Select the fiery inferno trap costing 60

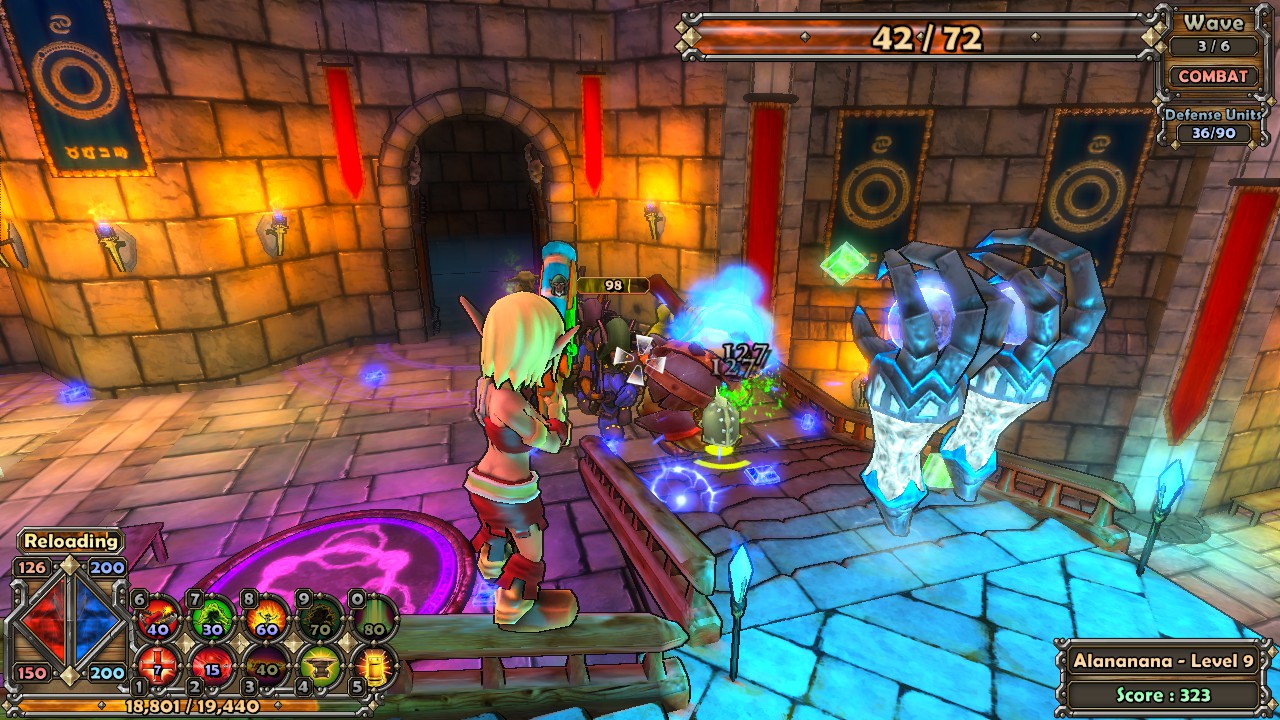point(266,618)
